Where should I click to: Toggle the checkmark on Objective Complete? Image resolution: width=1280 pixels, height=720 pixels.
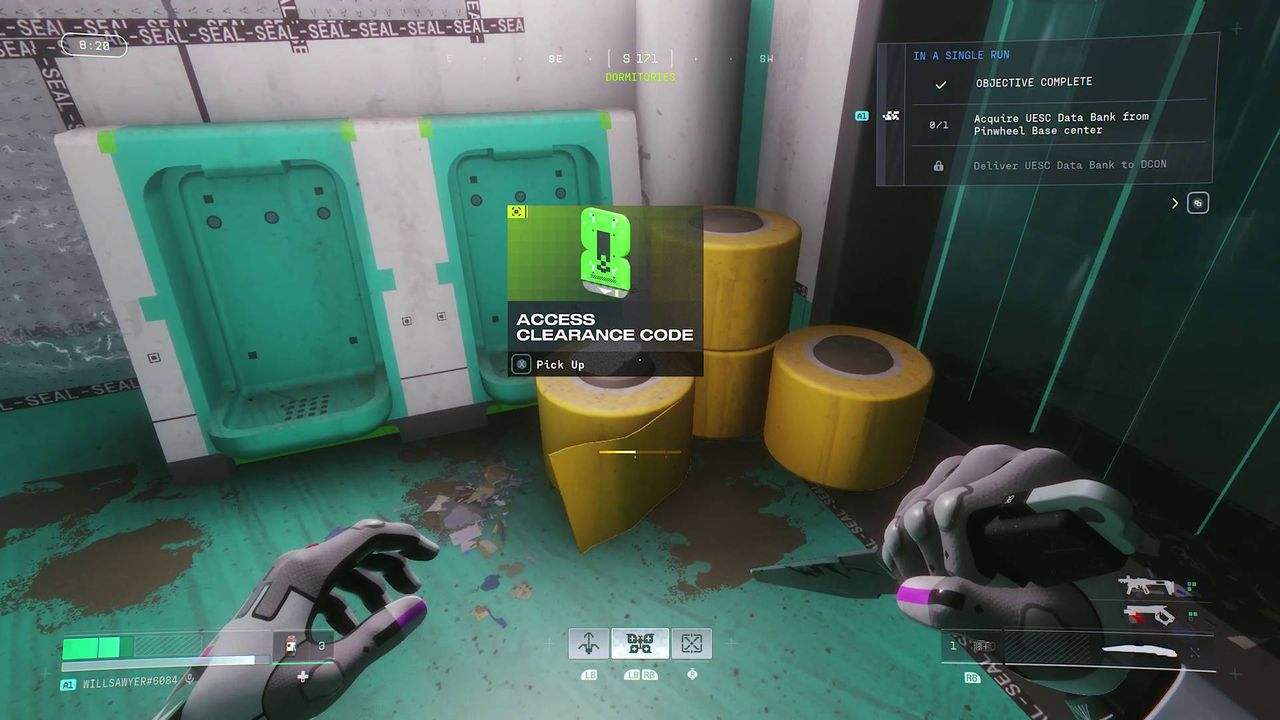point(940,84)
